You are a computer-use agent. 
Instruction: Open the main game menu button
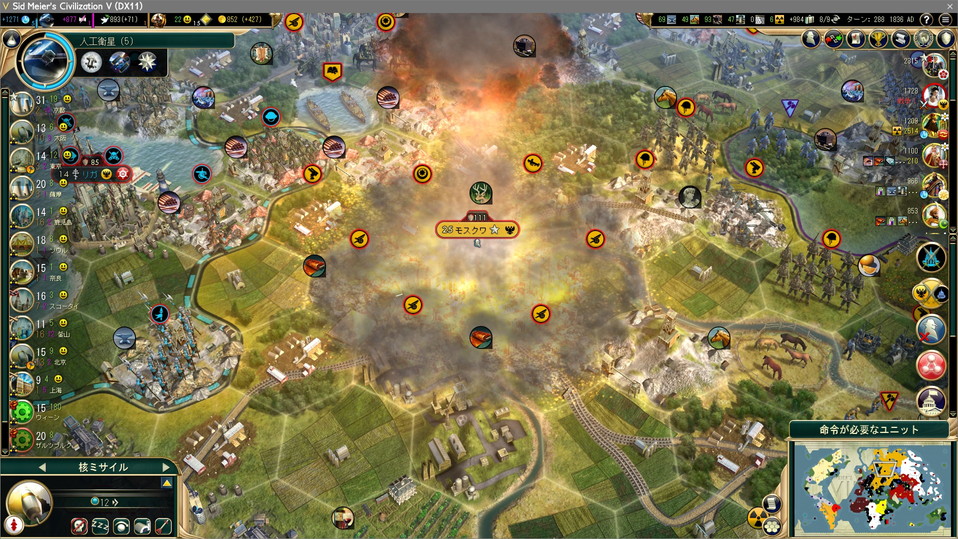click(945, 19)
